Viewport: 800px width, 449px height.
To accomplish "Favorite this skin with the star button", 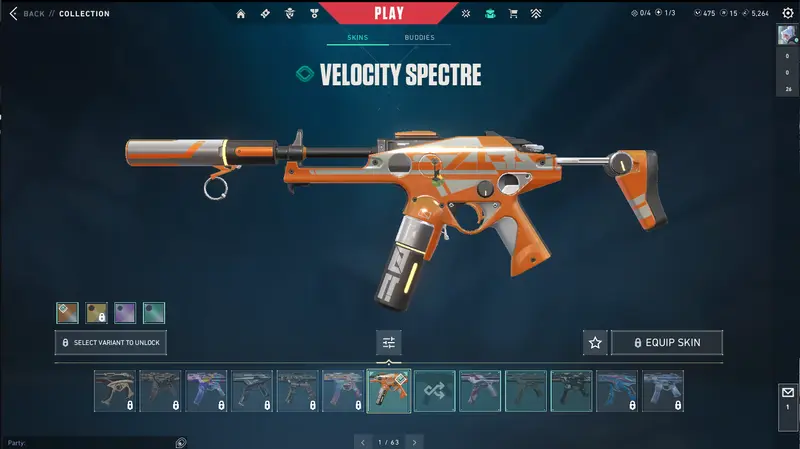I will [595, 343].
